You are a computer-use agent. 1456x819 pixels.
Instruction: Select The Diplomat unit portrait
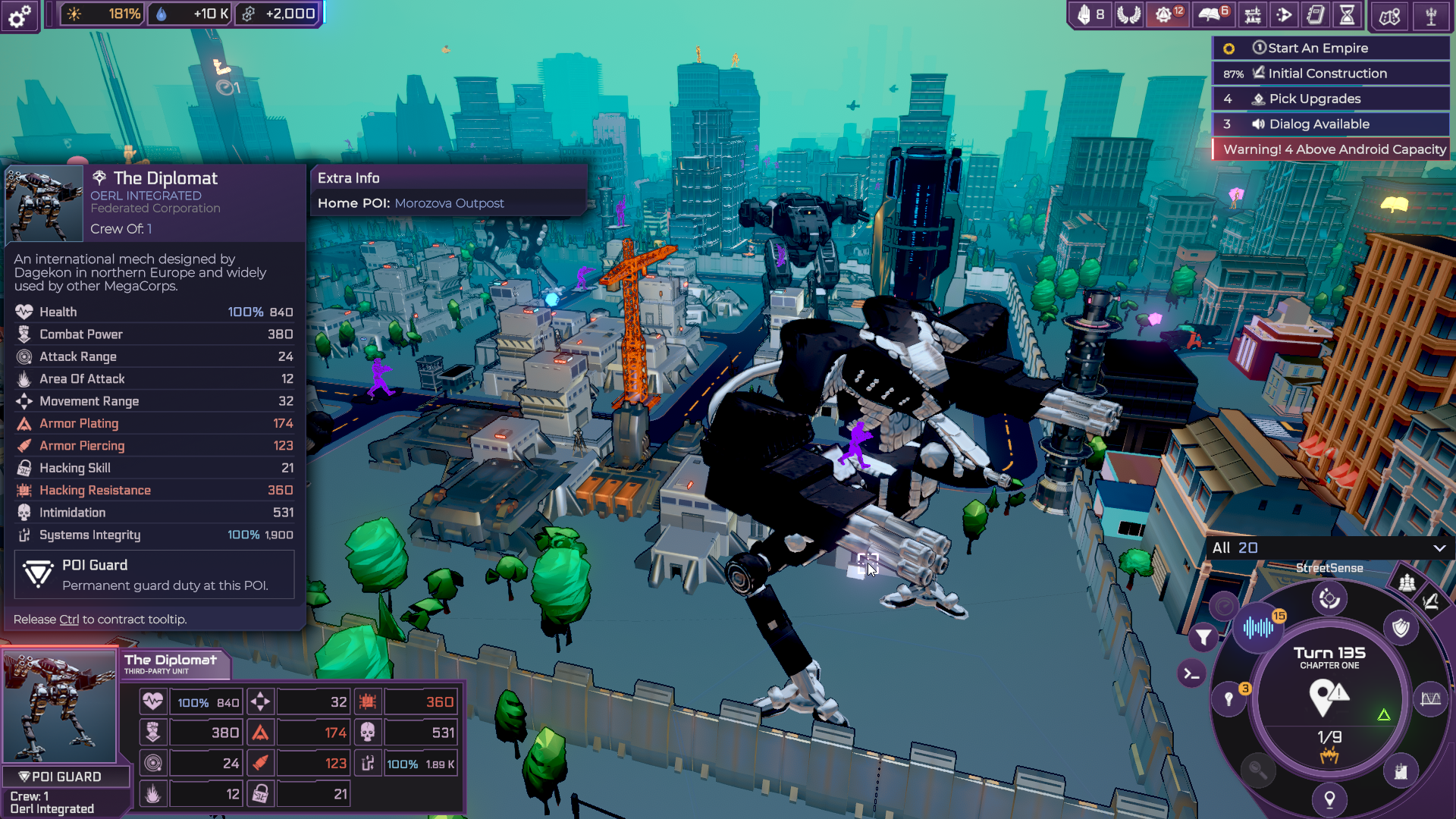click(60, 706)
